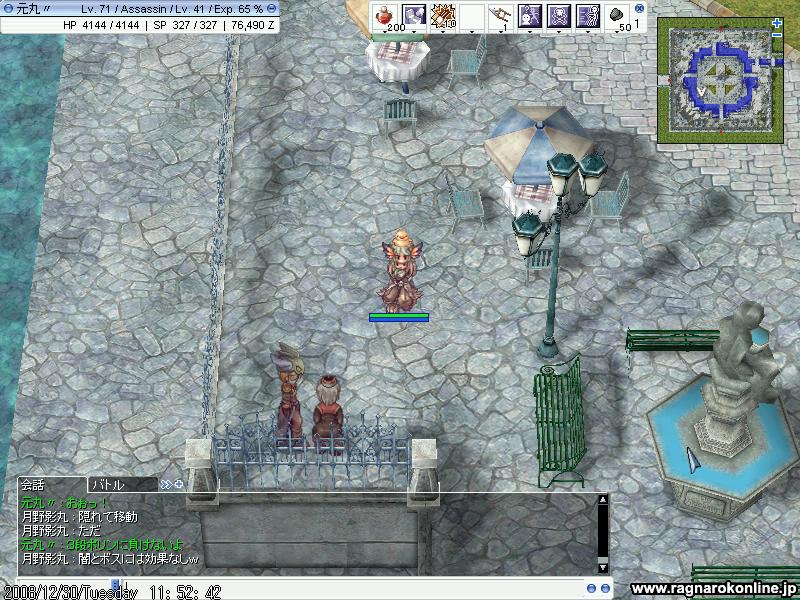This screenshot has width=800, height=600.
Task: Switch to the バトル chat tab
Action: [107, 485]
